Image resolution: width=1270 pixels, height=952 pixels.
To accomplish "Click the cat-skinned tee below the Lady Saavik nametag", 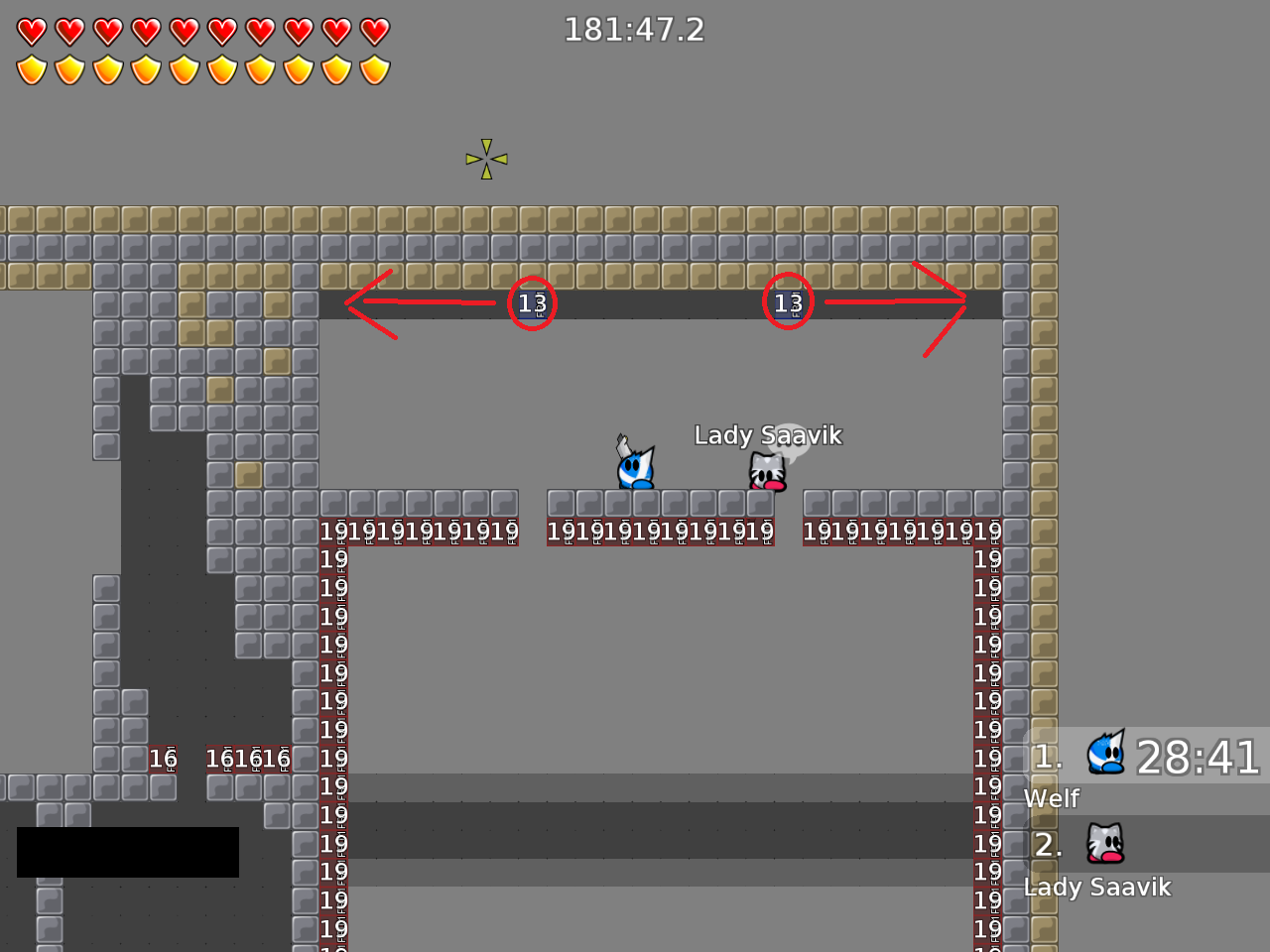I will tap(766, 473).
